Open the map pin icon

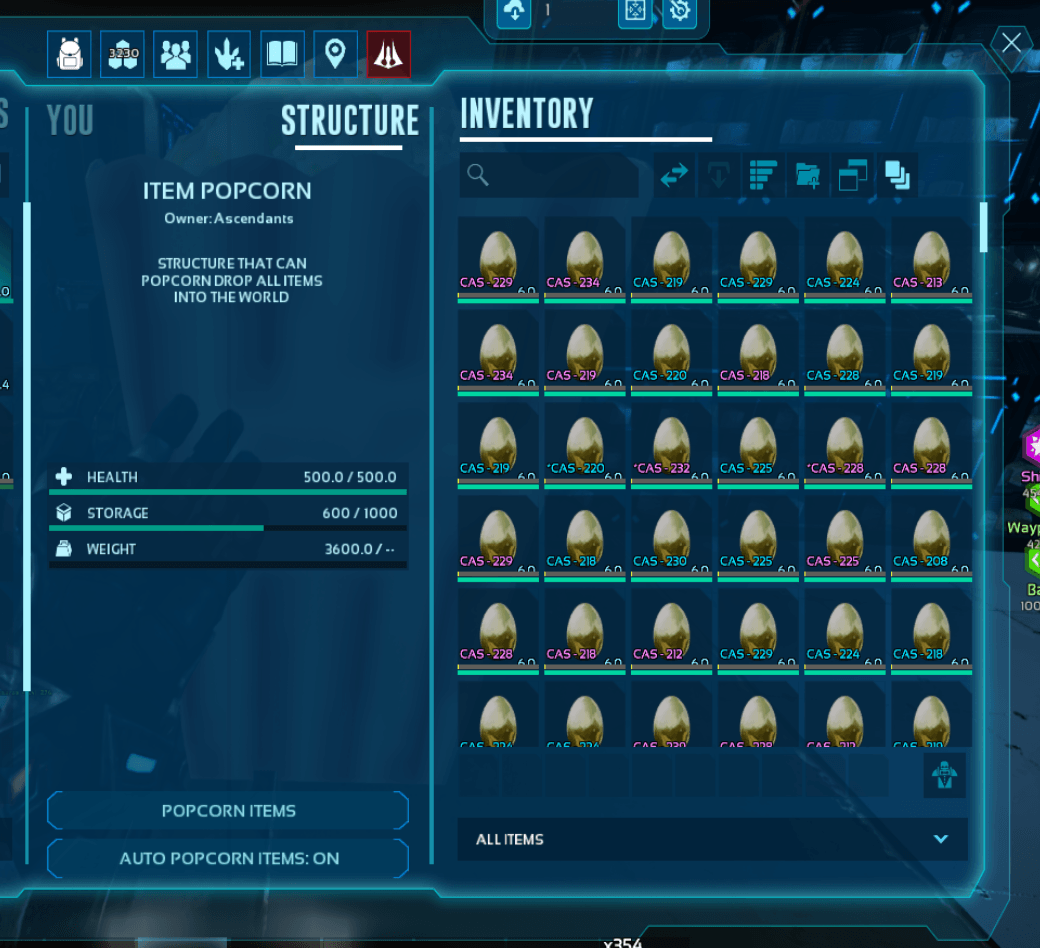(x=335, y=54)
